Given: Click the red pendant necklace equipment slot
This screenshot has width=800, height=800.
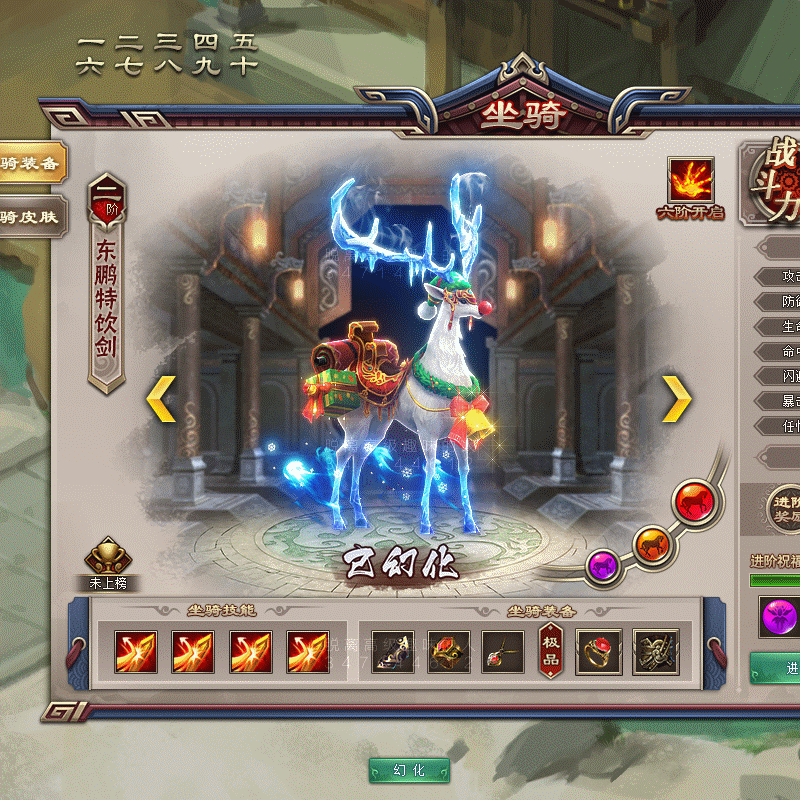Looking at the screenshot, I should 503,652.
